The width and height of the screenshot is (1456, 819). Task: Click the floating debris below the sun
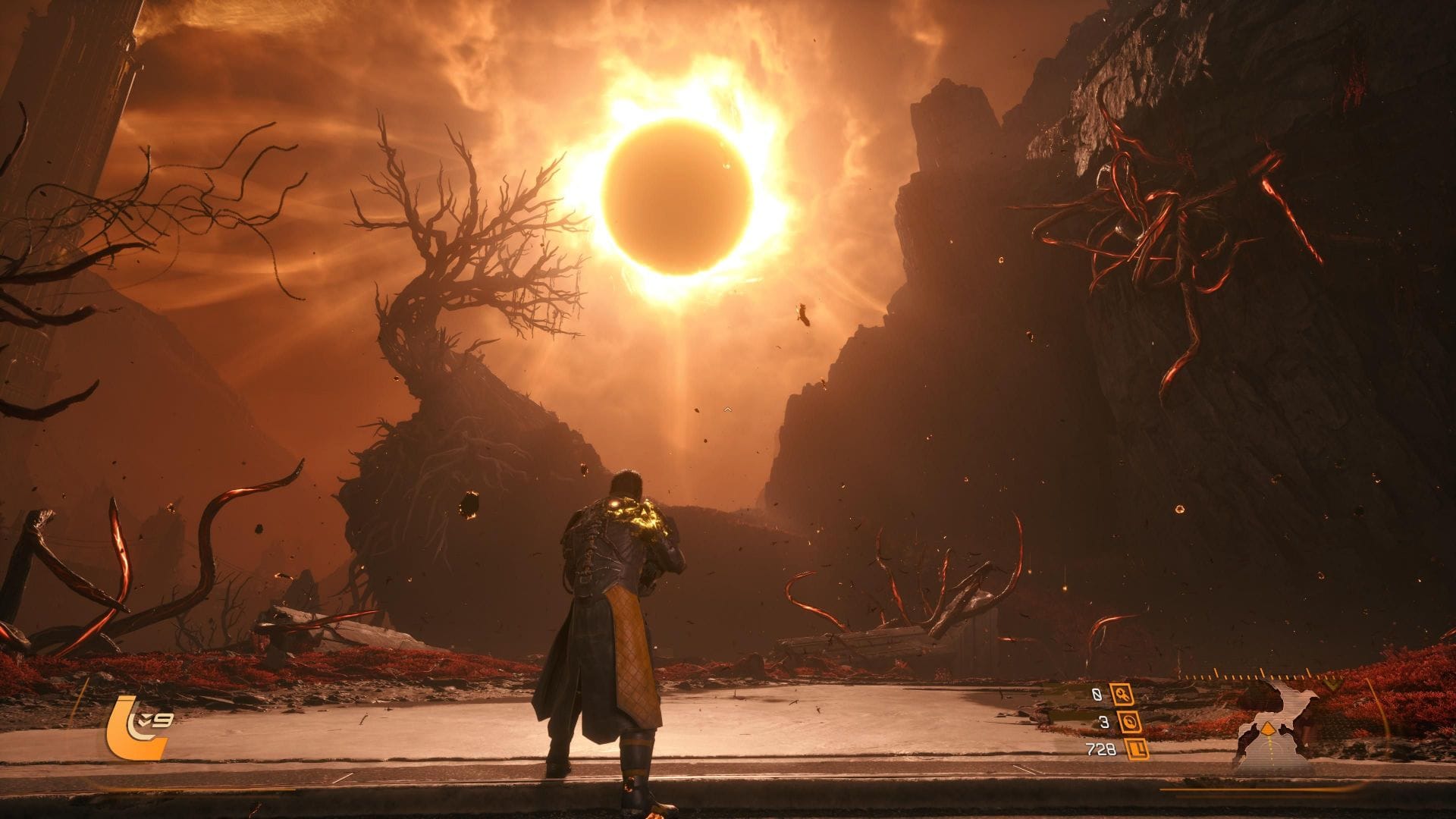802,313
